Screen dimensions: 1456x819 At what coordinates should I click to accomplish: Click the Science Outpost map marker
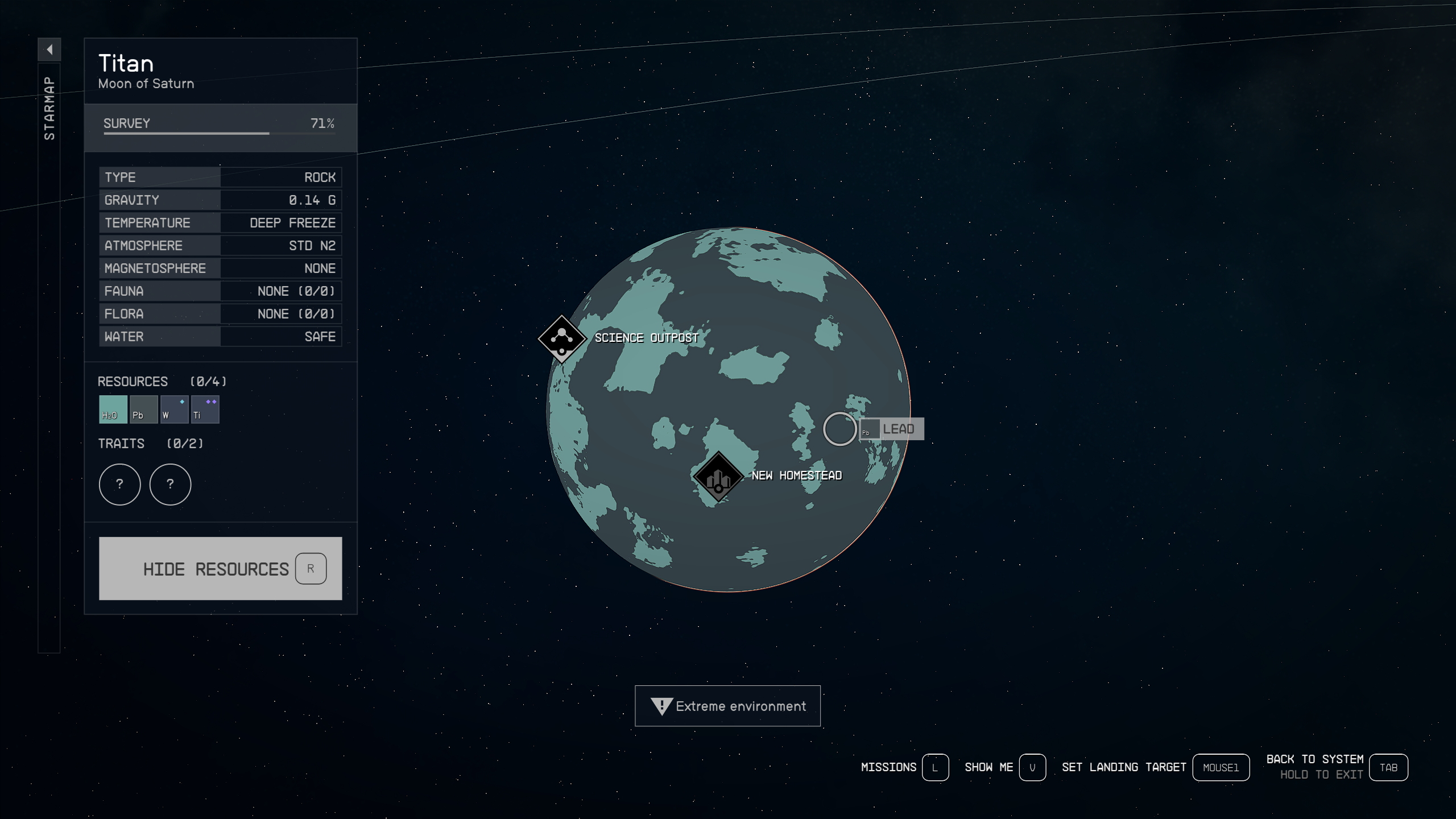562,340
